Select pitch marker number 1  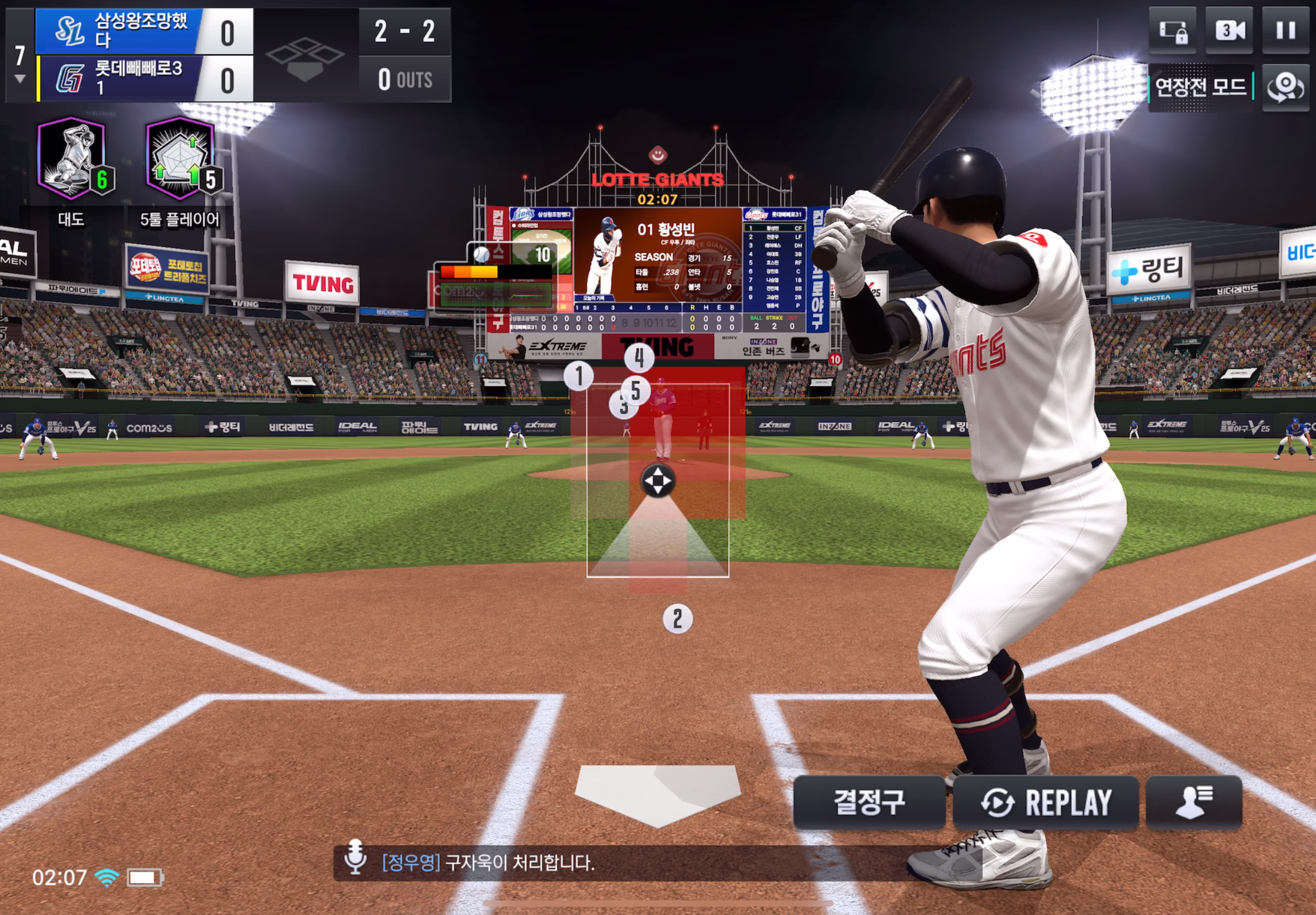[x=579, y=376]
